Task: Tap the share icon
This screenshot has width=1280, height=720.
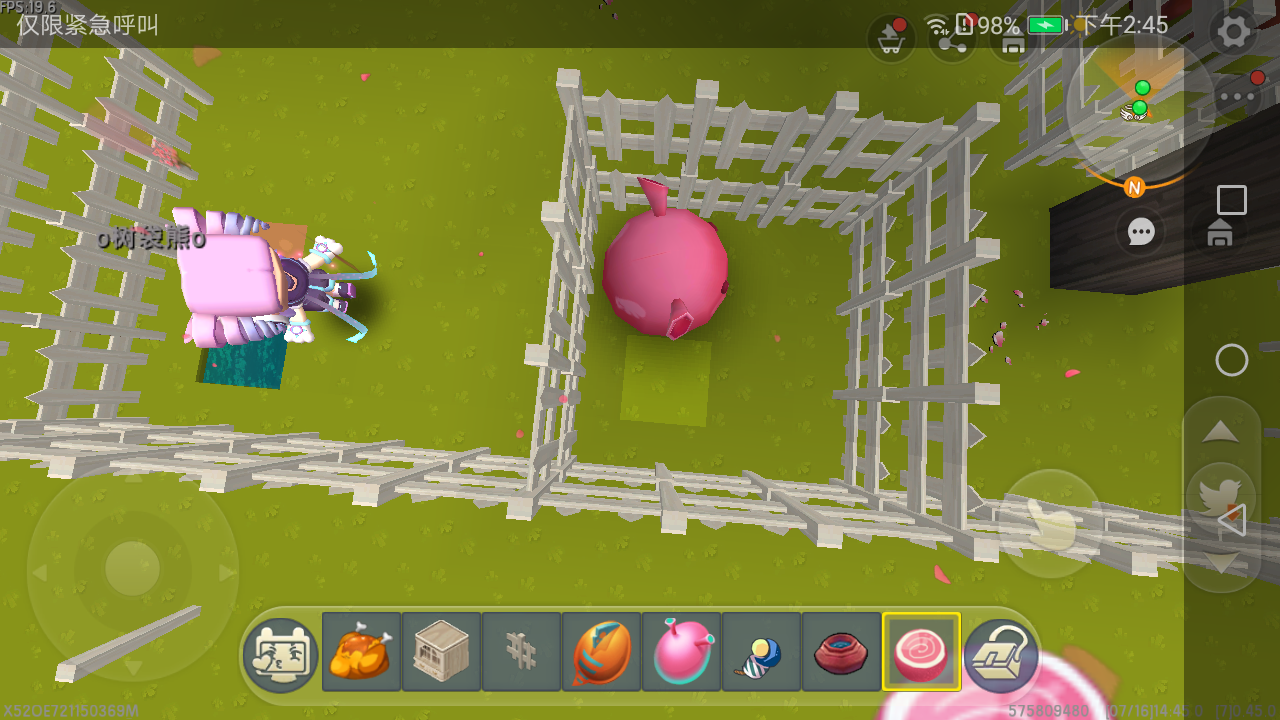Action: tap(951, 40)
